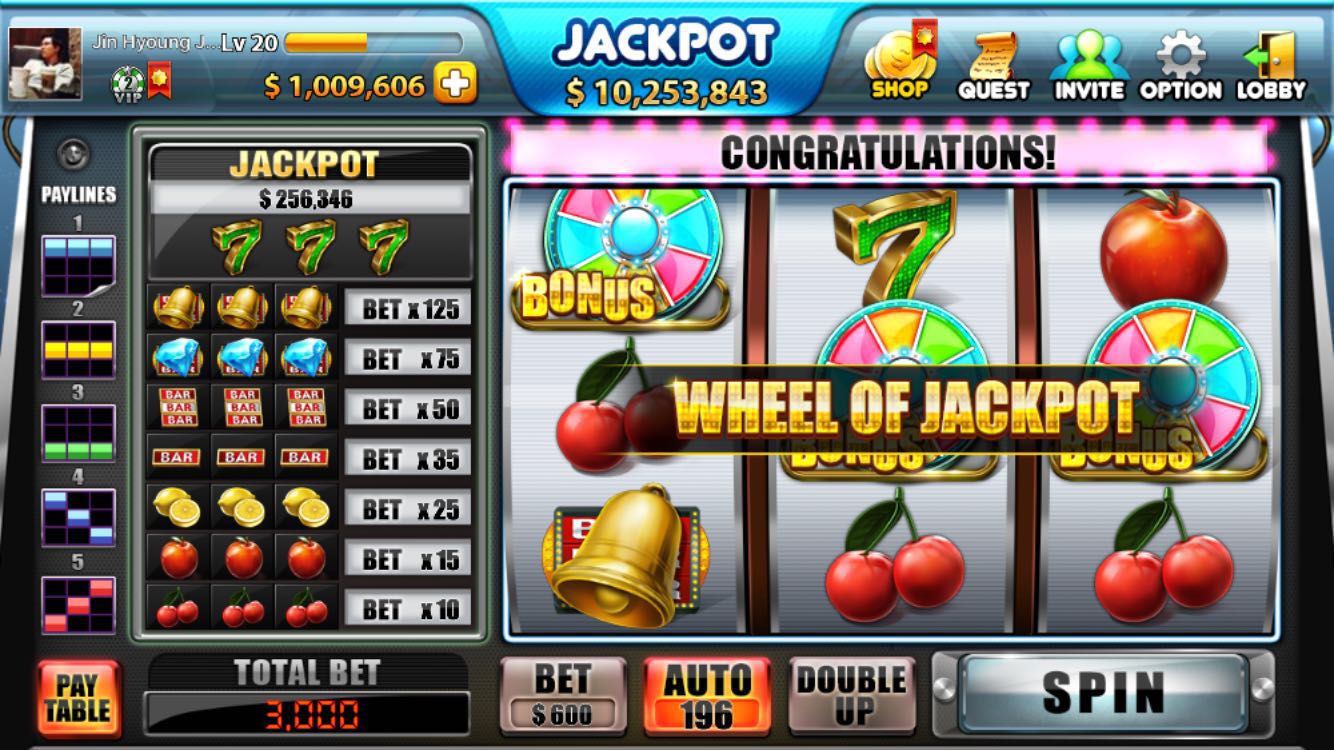Activate the Double Up button
Image resolution: width=1334 pixels, height=750 pixels.
[x=851, y=695]
